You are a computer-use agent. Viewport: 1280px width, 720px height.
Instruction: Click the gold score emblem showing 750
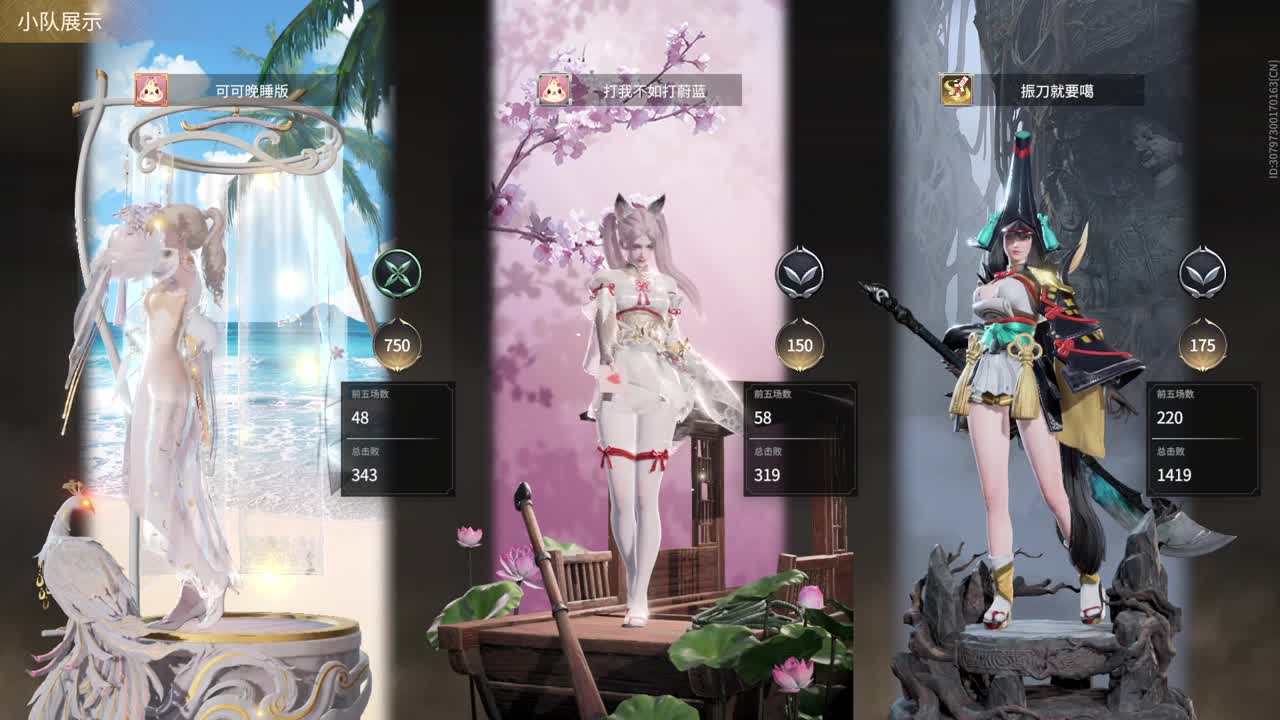click(398, 343)
